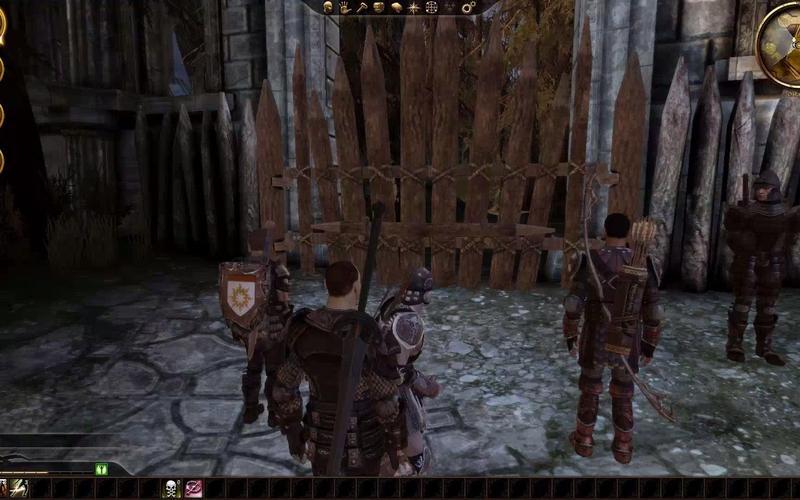Open the world map globe icon

(x=431, y=8)
